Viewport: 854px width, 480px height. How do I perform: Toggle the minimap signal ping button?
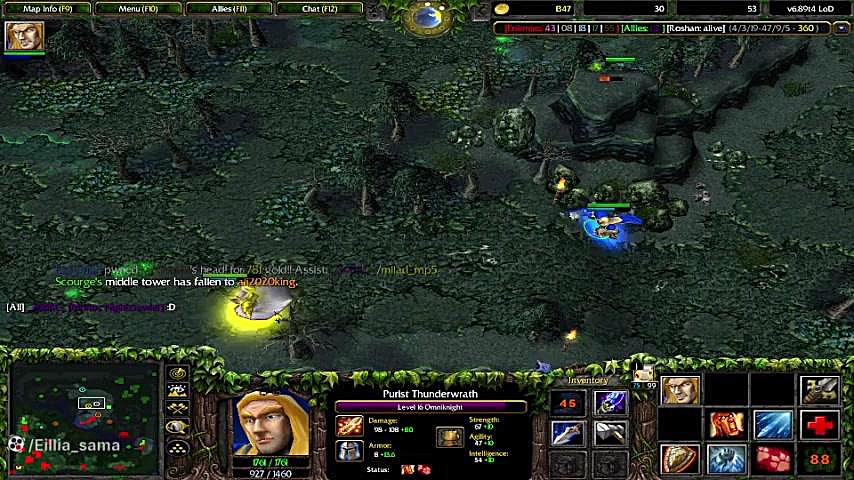177,374
